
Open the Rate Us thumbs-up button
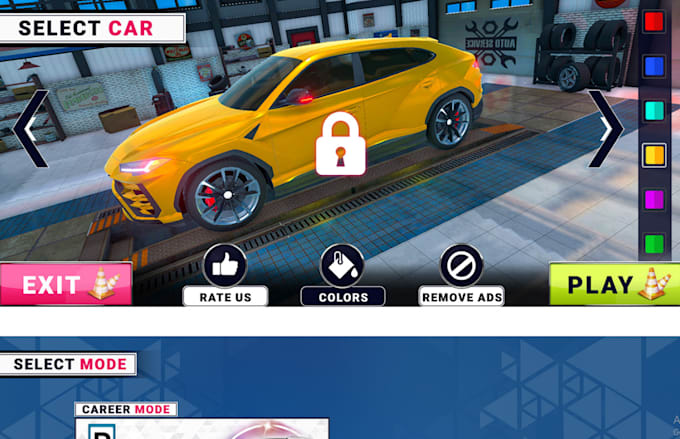225,266
